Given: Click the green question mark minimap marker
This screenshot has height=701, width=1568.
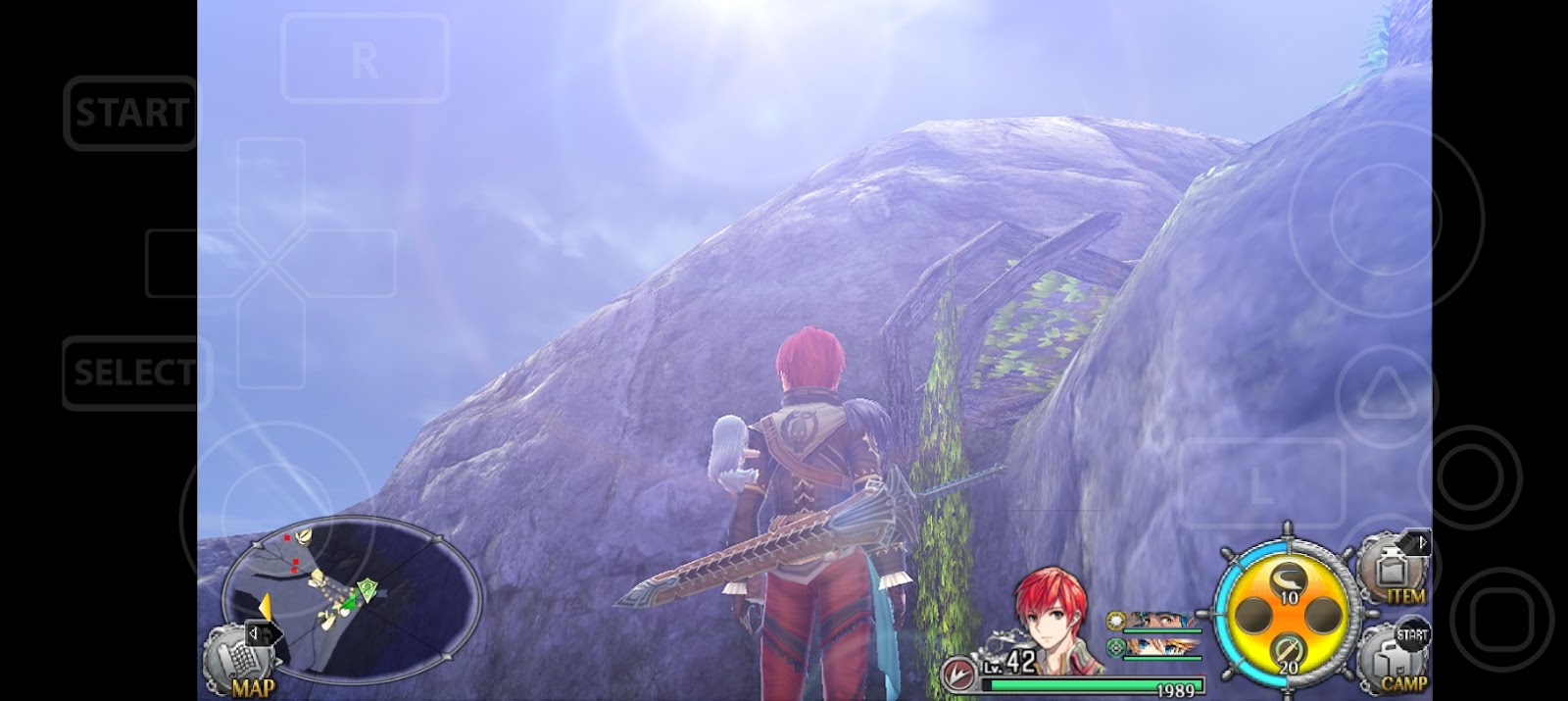Looking at the screenshot, I should pyautogui.click(x=366, y=587).
